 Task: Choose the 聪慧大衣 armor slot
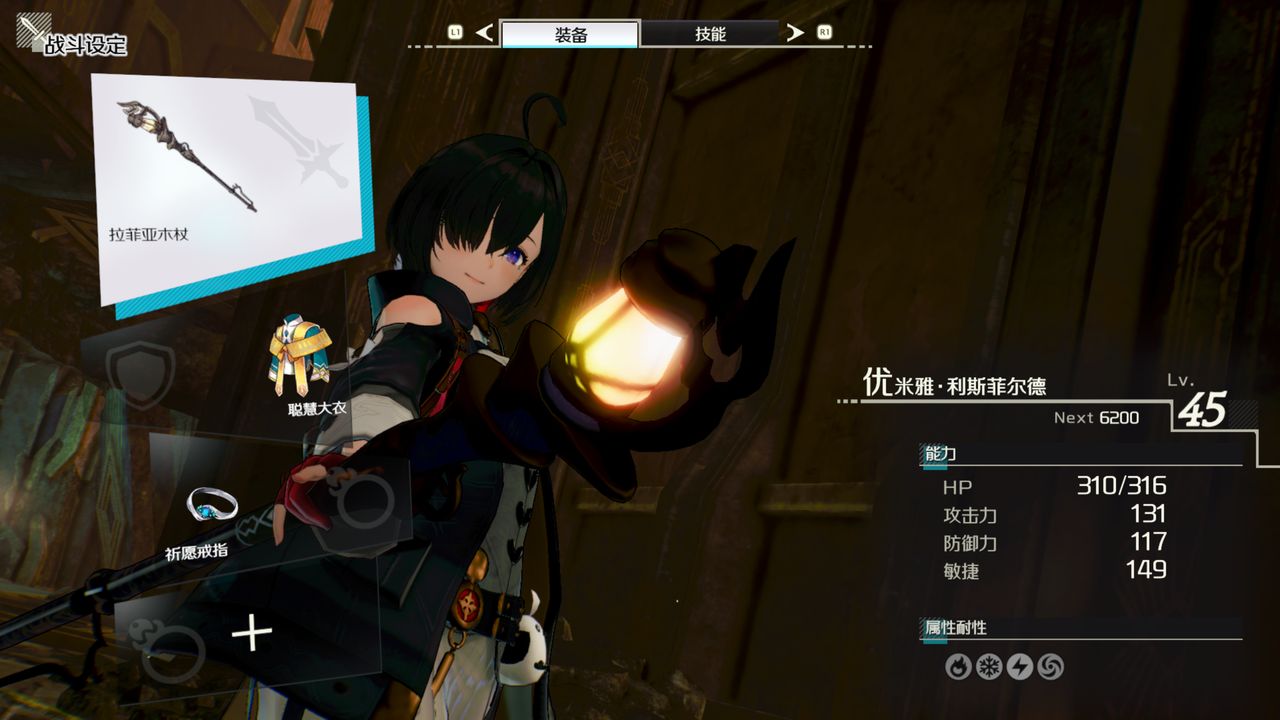[x=300, y=362]
